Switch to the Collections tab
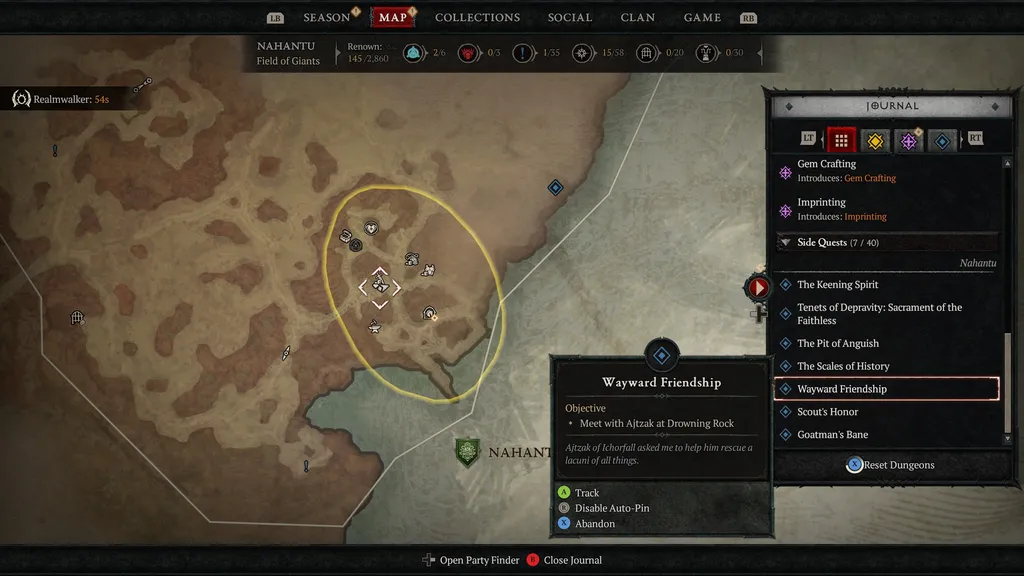This screenshot has height=576, width=1024. [x=477, y=18]
